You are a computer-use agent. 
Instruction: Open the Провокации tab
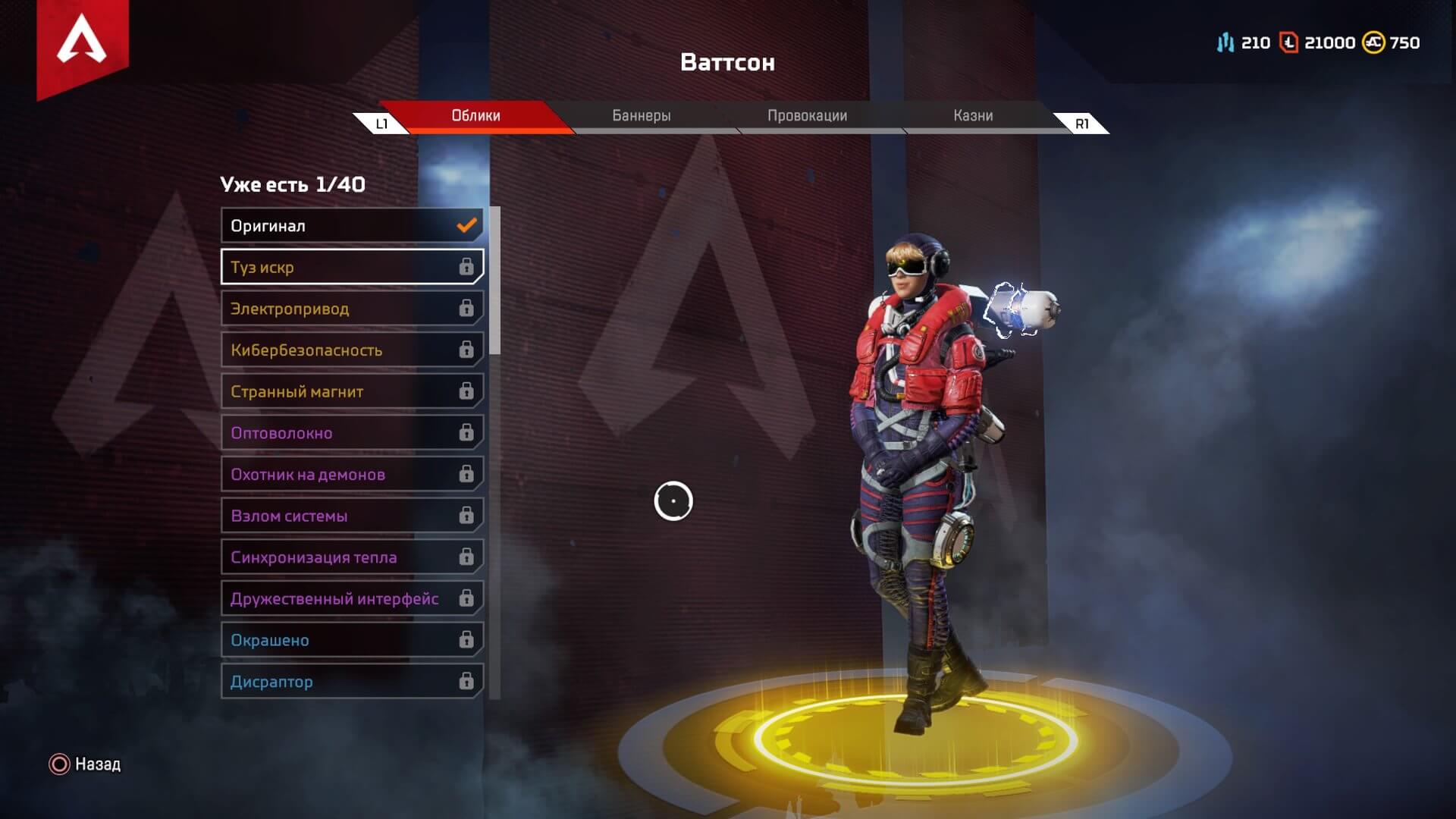(808, 115)
